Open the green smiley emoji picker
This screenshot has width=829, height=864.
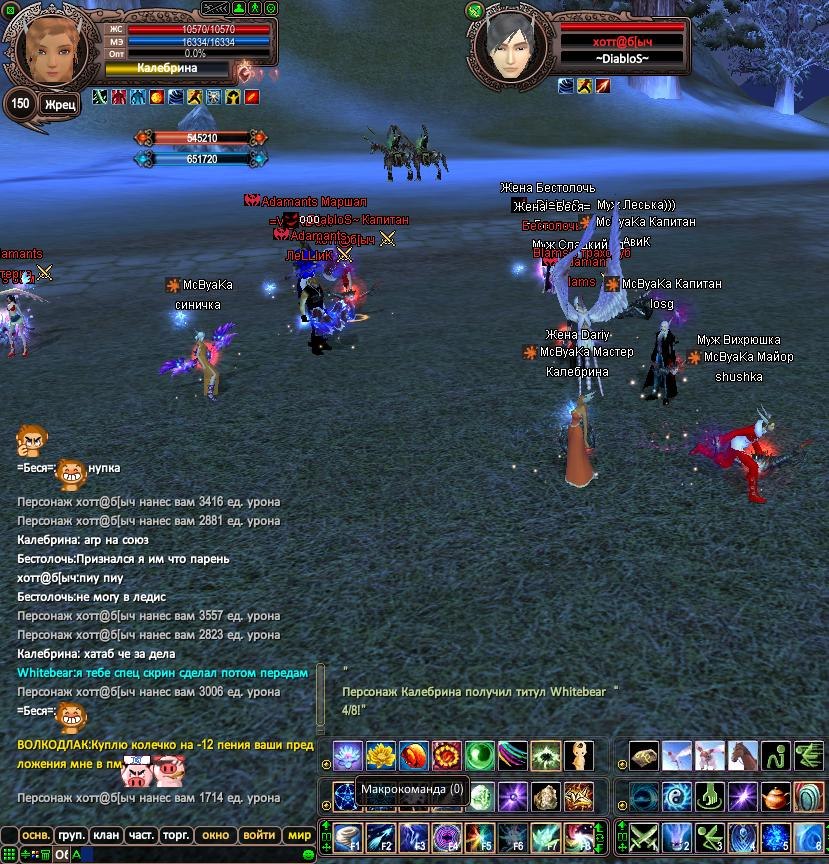tap(308, 854)
